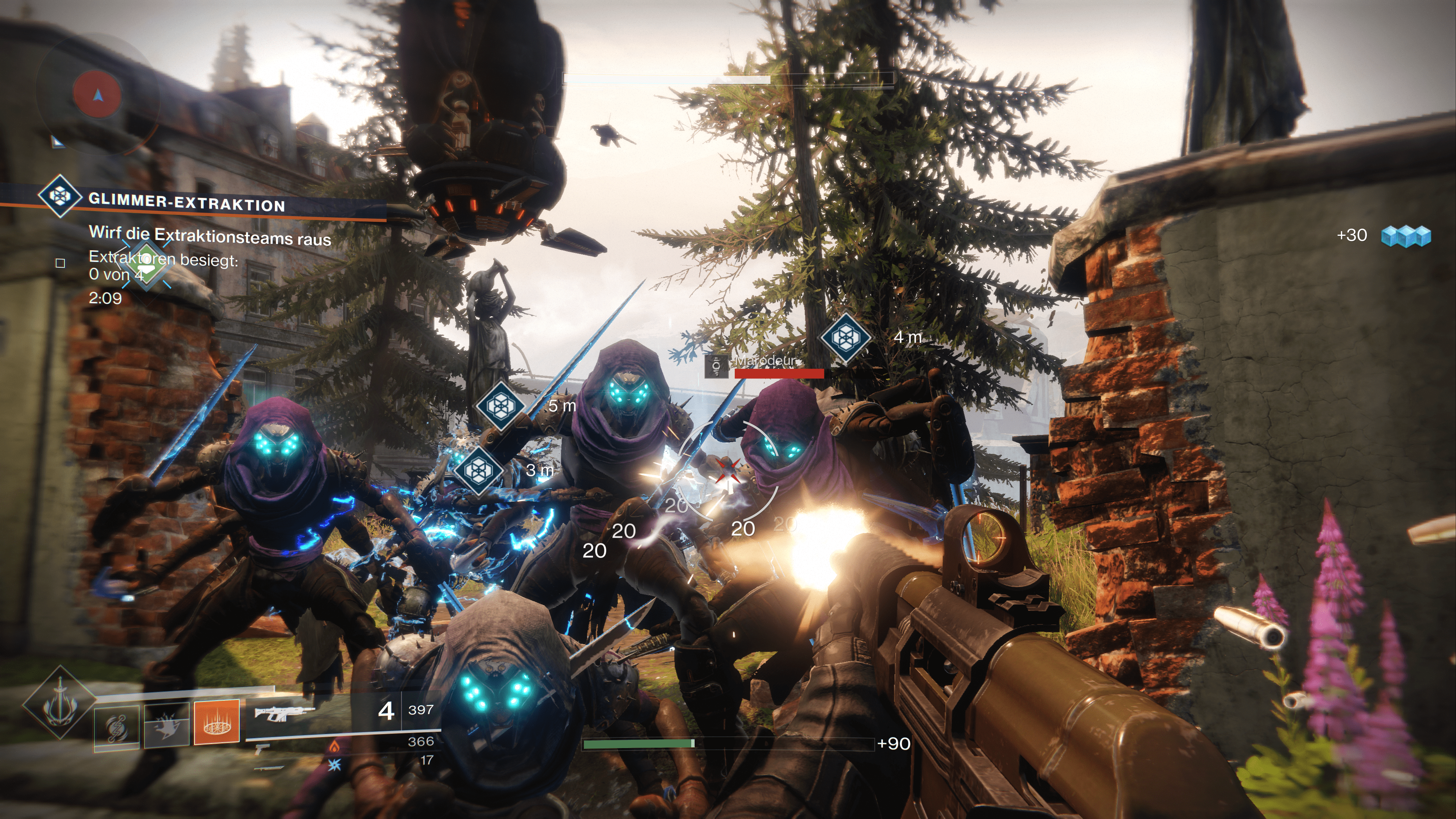Screen dimensions: 1456x819
Task: Trigger the burst-shaped melee ability icon
Action: 166,725
